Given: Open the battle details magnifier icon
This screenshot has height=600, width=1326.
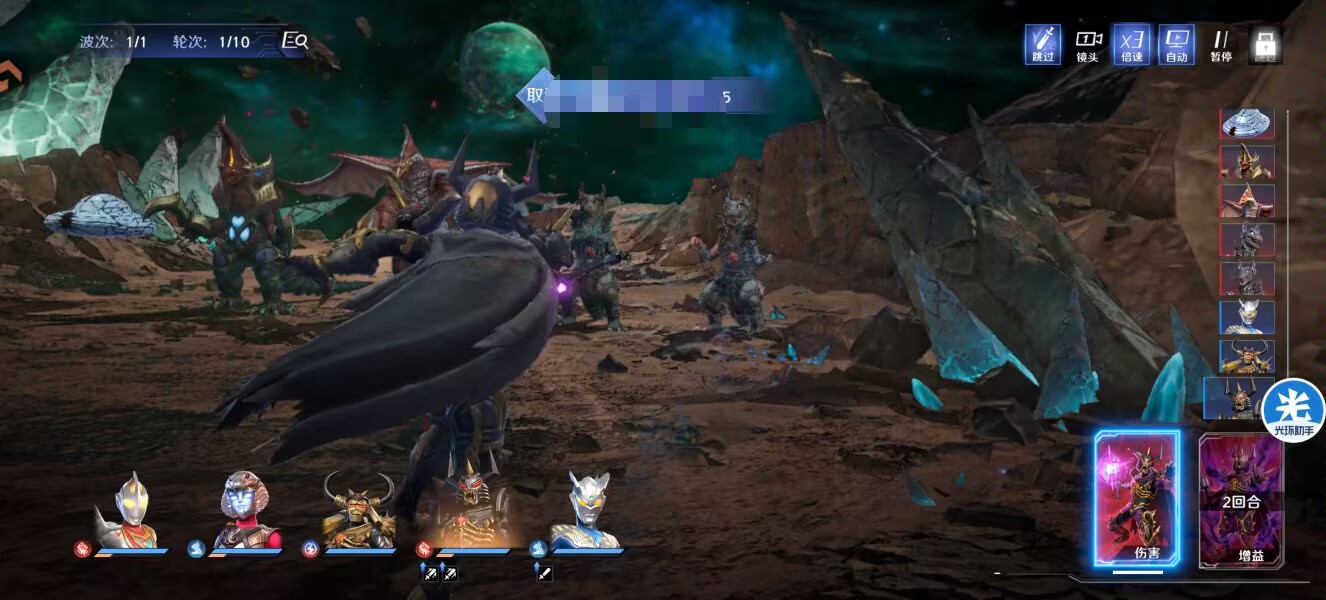Looking at the screenshot, I should 295,41.
